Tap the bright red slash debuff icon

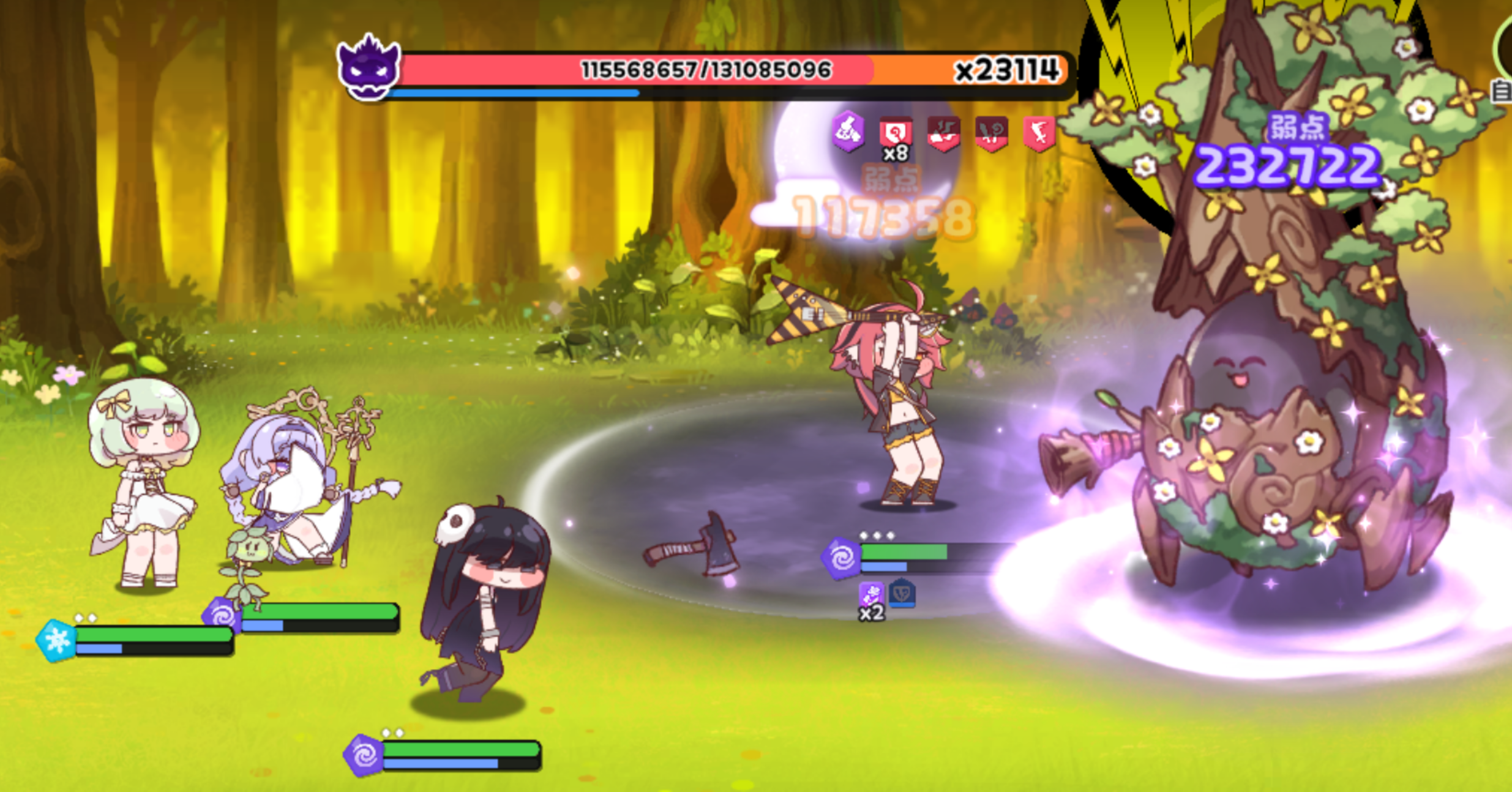pos(1039,133)
